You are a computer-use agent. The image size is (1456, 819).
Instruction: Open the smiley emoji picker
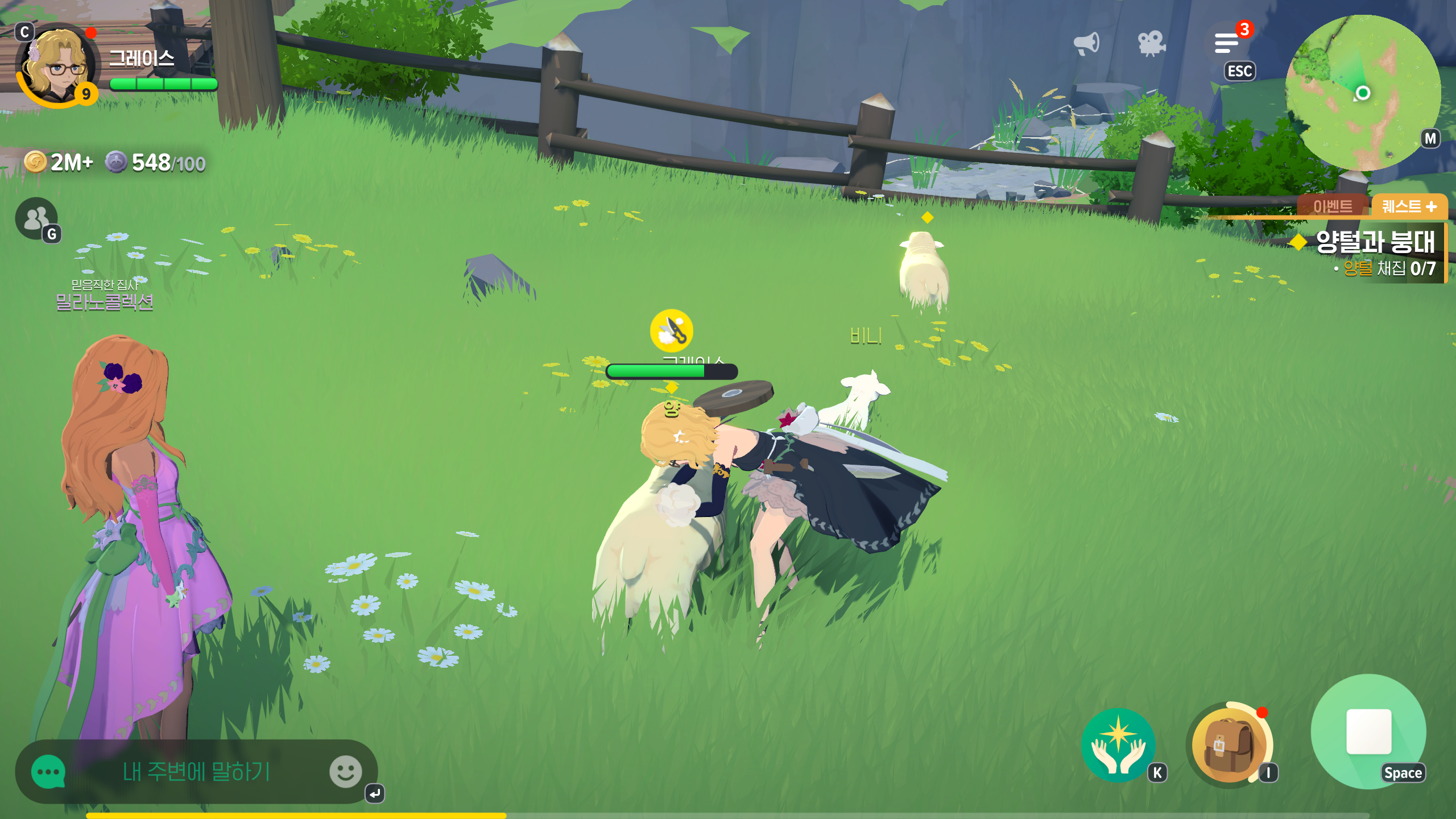(x=345, y=772)
